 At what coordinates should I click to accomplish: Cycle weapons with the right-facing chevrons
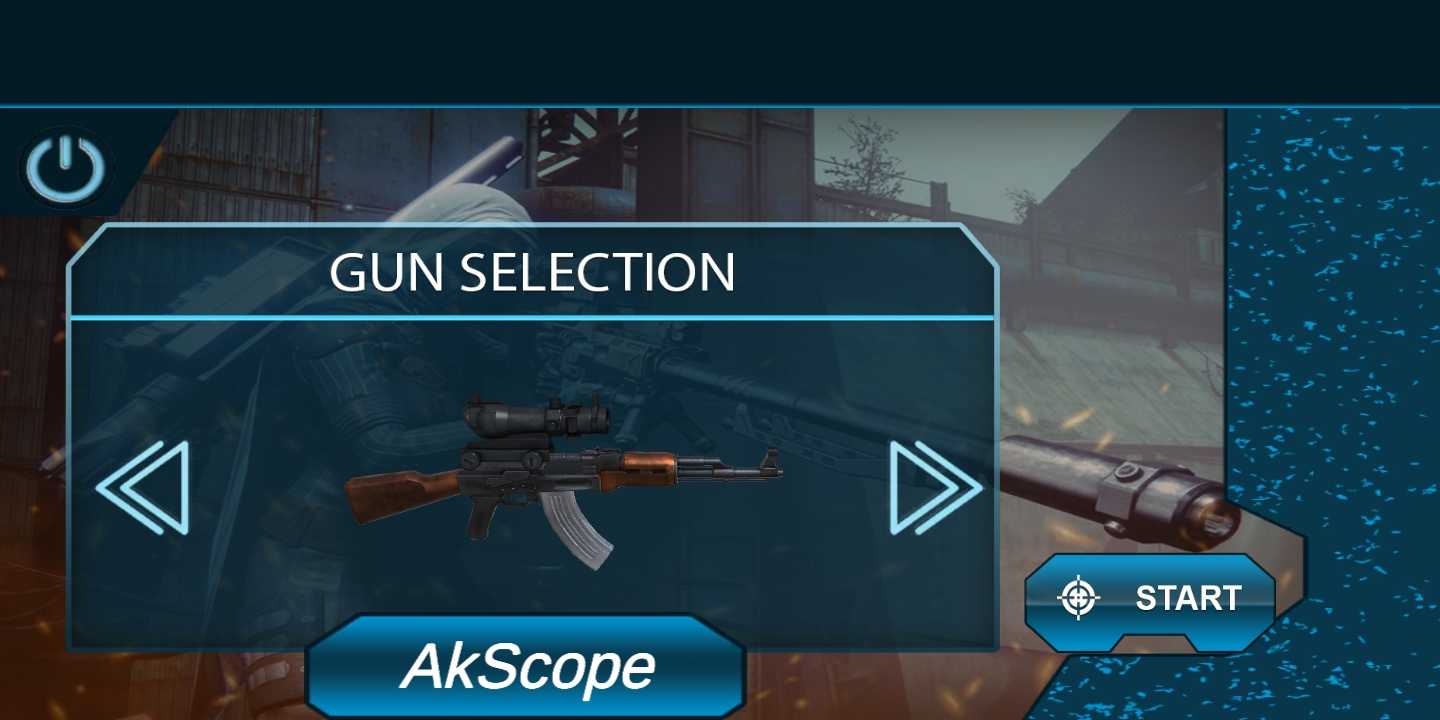(x=936, y=488)
